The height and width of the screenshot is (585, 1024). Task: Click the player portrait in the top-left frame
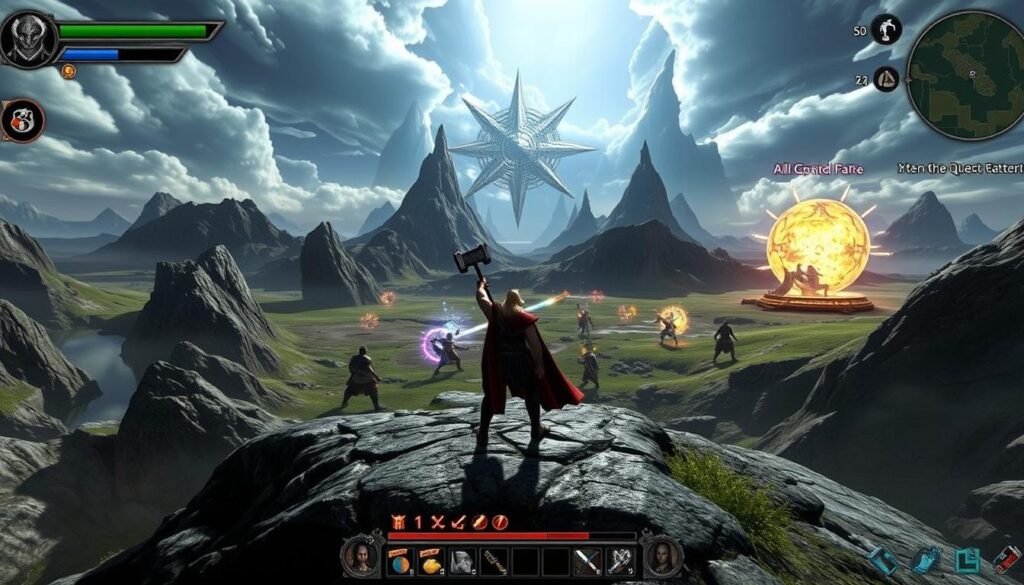tap(28, 39)
